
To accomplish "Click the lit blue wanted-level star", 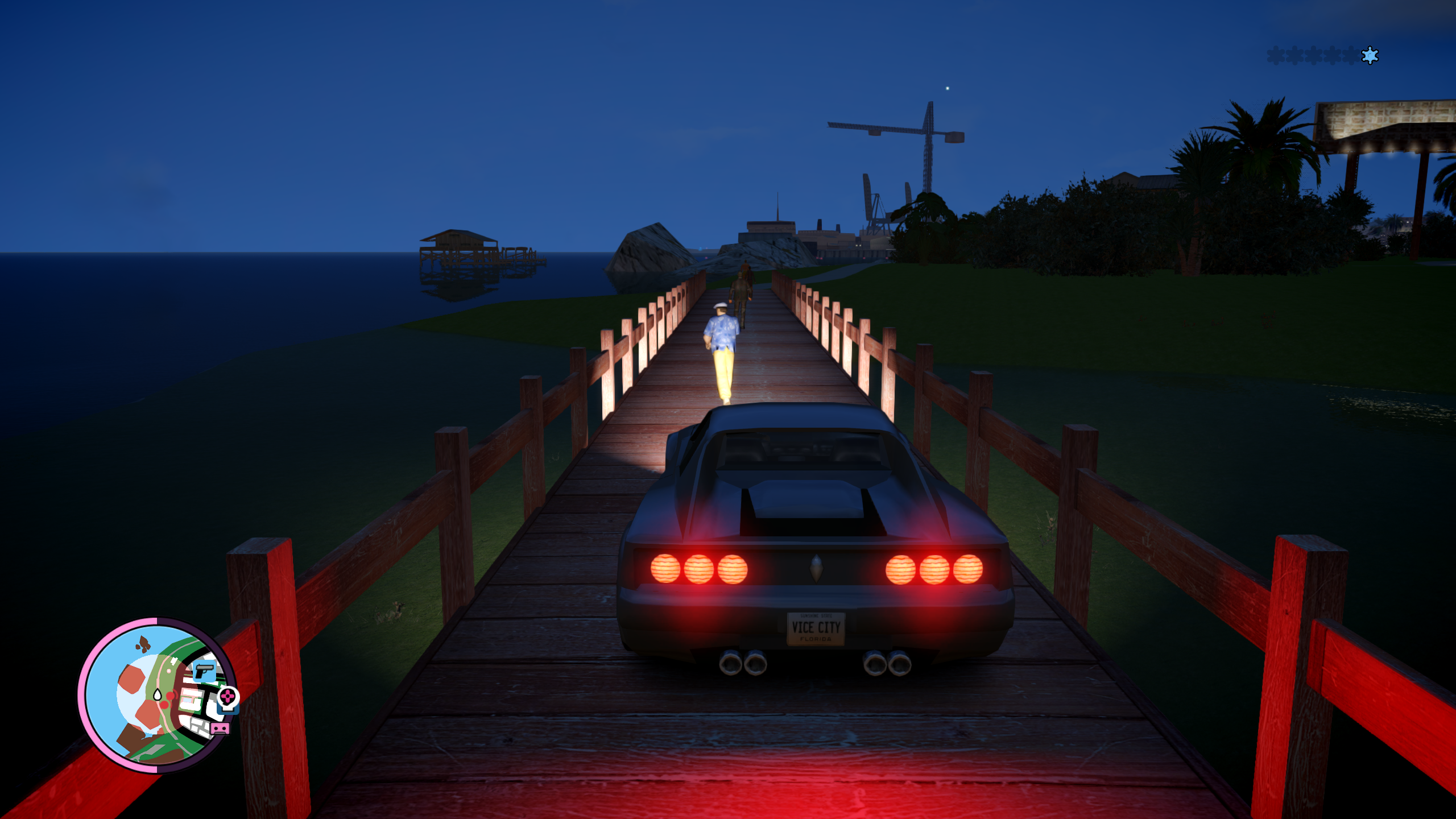I will [1370, 55].
